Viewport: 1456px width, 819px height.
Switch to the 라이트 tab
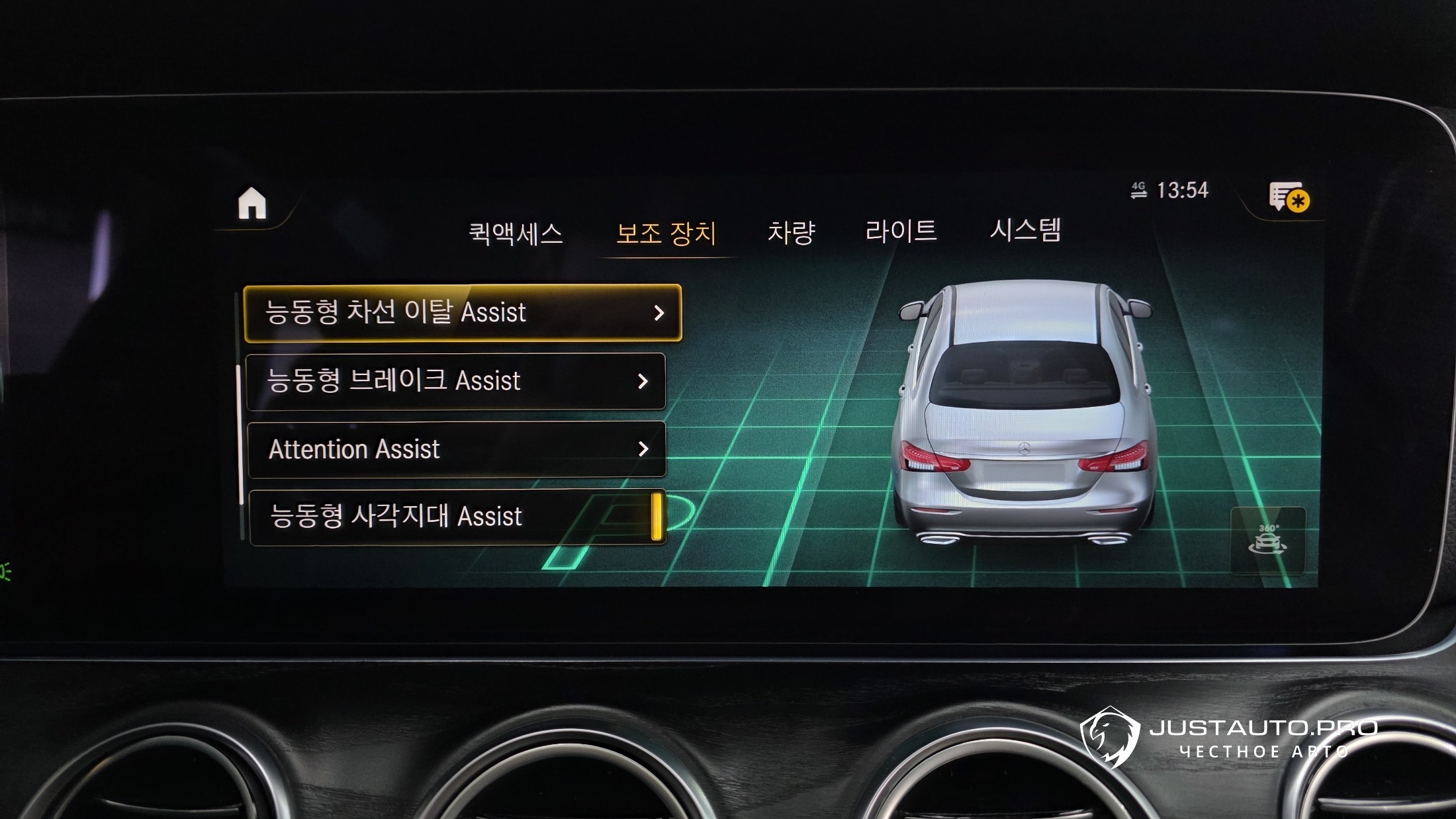click(901, 231)
